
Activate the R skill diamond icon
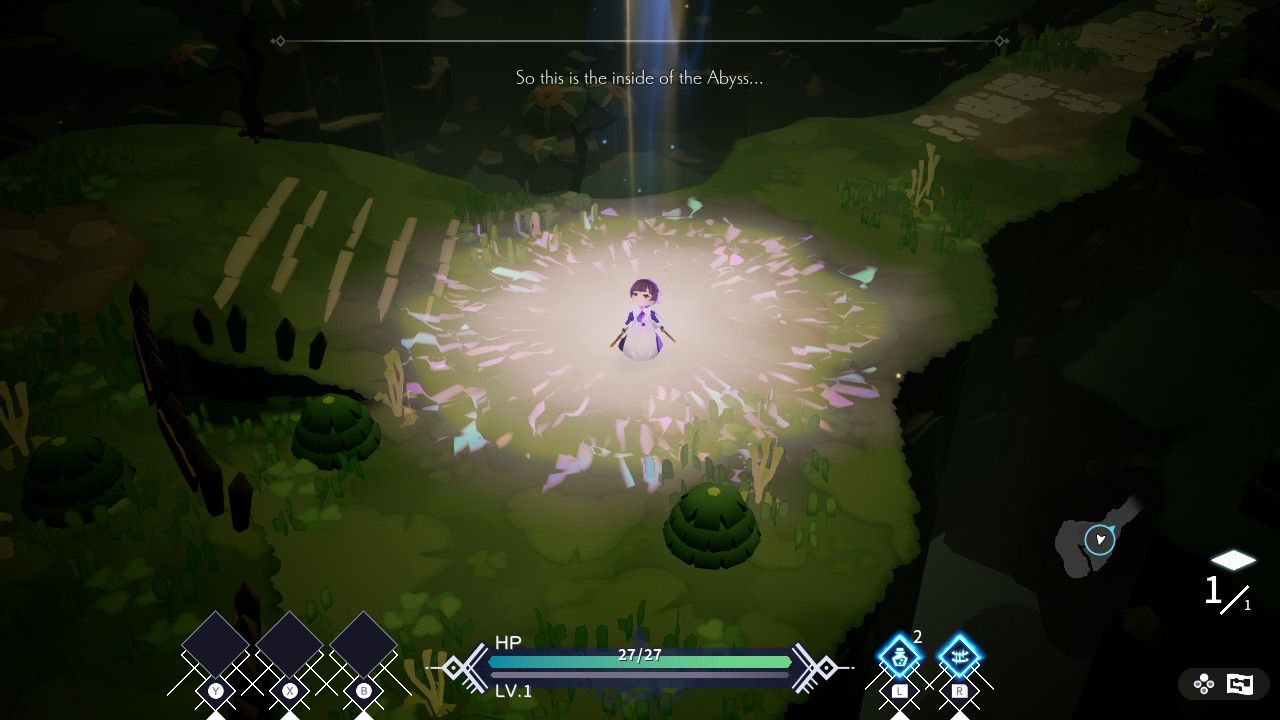958,655
